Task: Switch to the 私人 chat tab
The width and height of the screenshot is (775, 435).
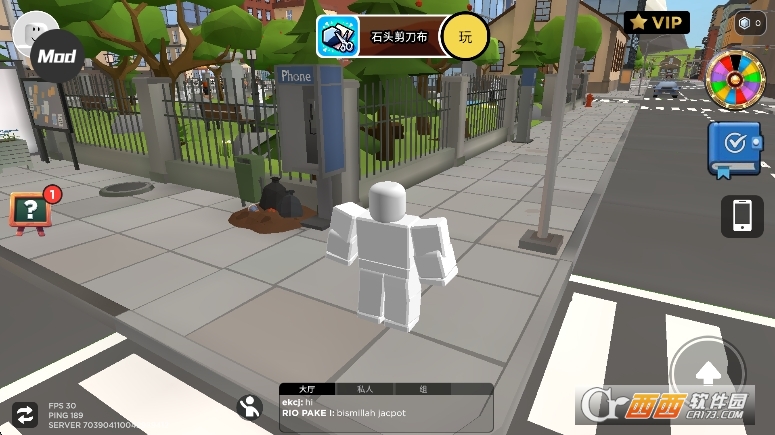Action: pos(364,389)
